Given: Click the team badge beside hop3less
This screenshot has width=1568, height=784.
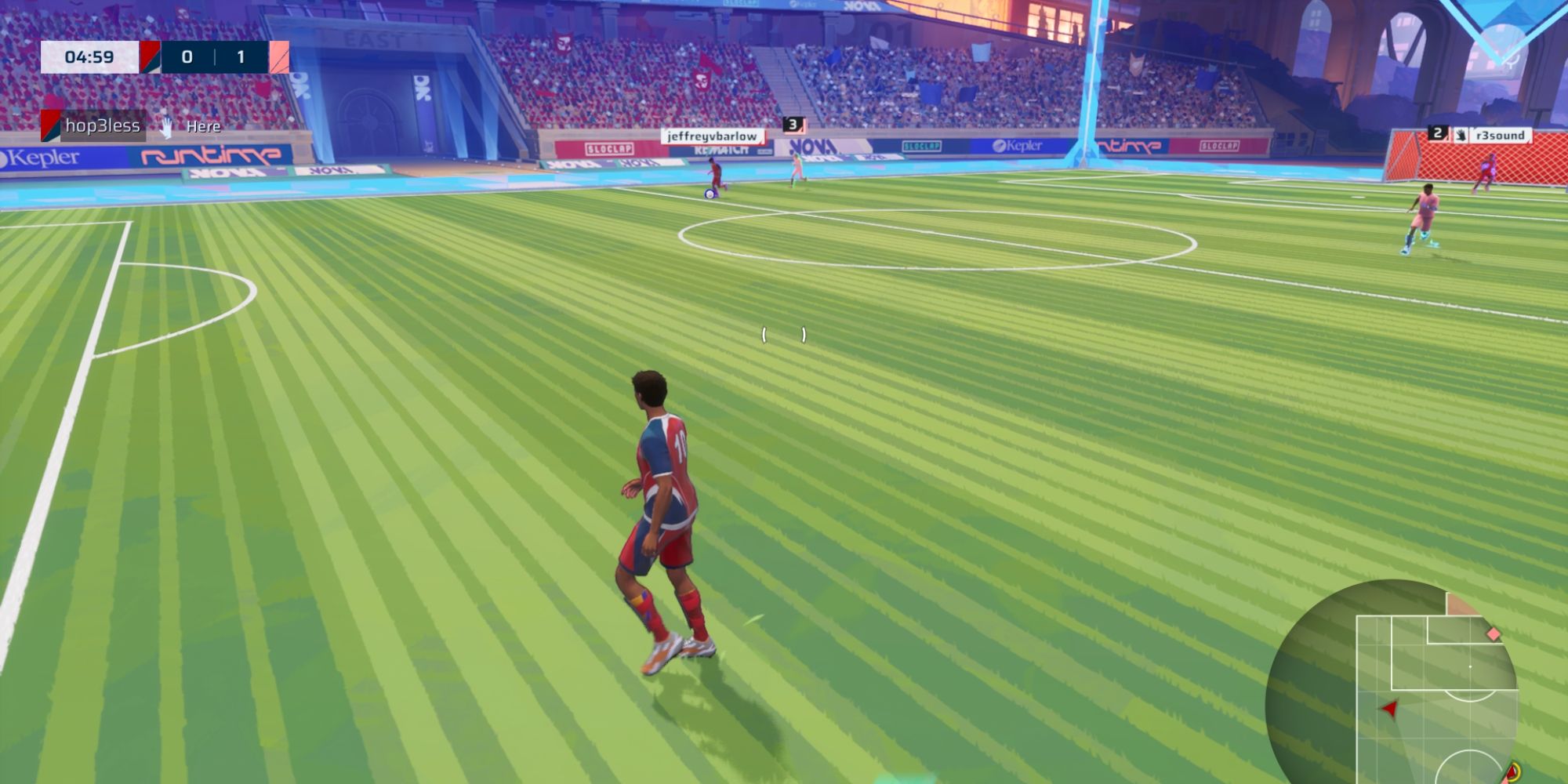Looking at the screenshot, I should coord(49,126).
